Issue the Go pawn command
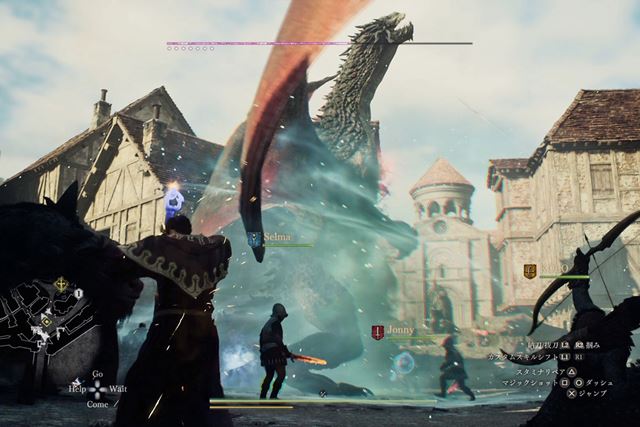This screenshot has height=427, width=640. coord(97,374)
